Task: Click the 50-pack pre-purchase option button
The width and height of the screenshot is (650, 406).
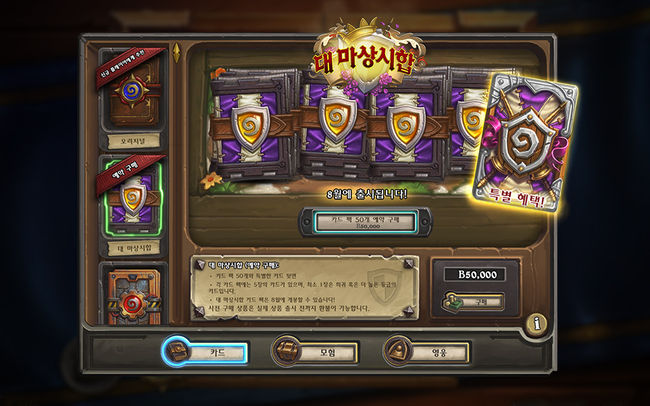Action: [x=364, y=222]
